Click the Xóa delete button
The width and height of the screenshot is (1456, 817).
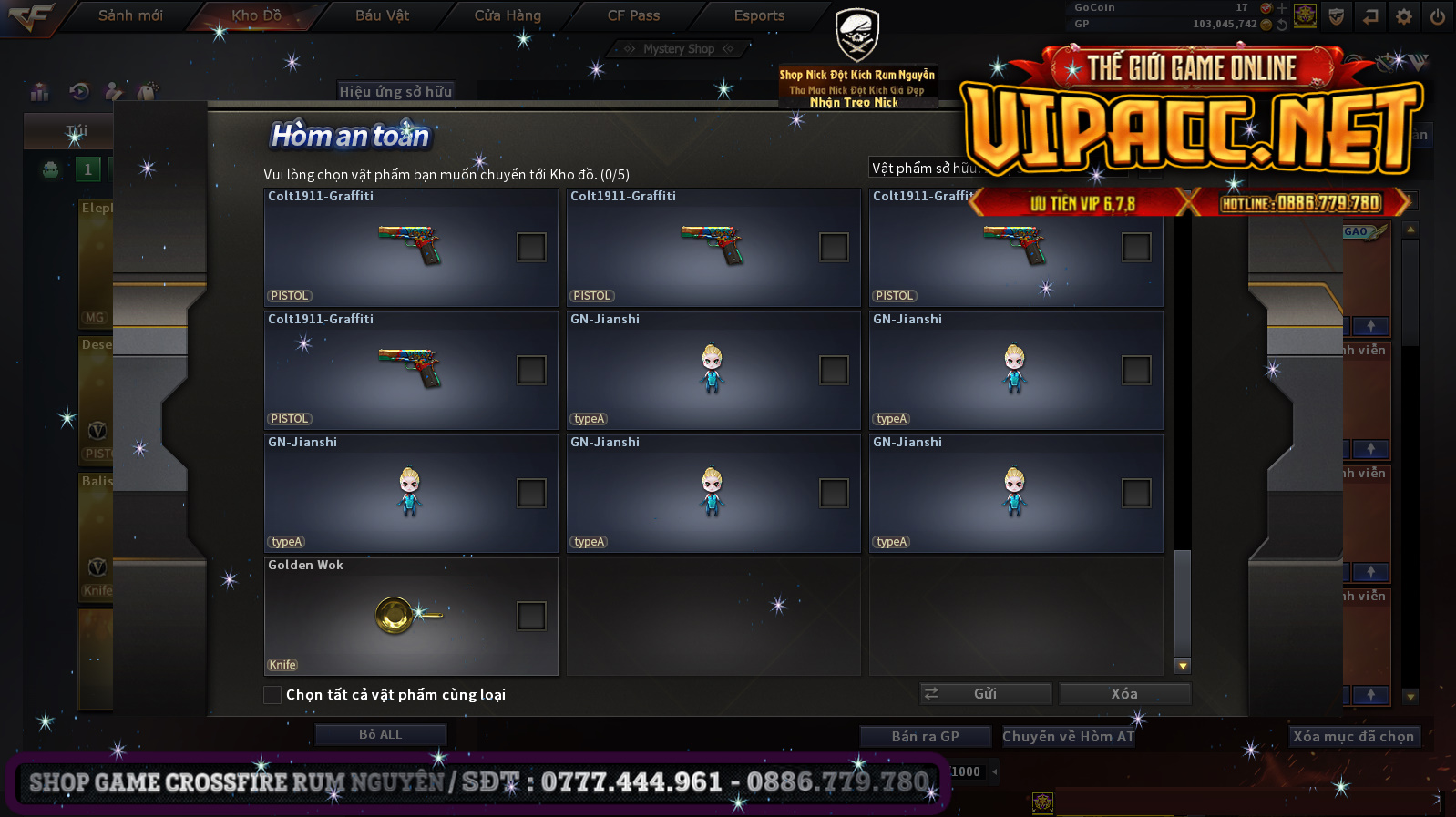click(x=1124, y=694)
